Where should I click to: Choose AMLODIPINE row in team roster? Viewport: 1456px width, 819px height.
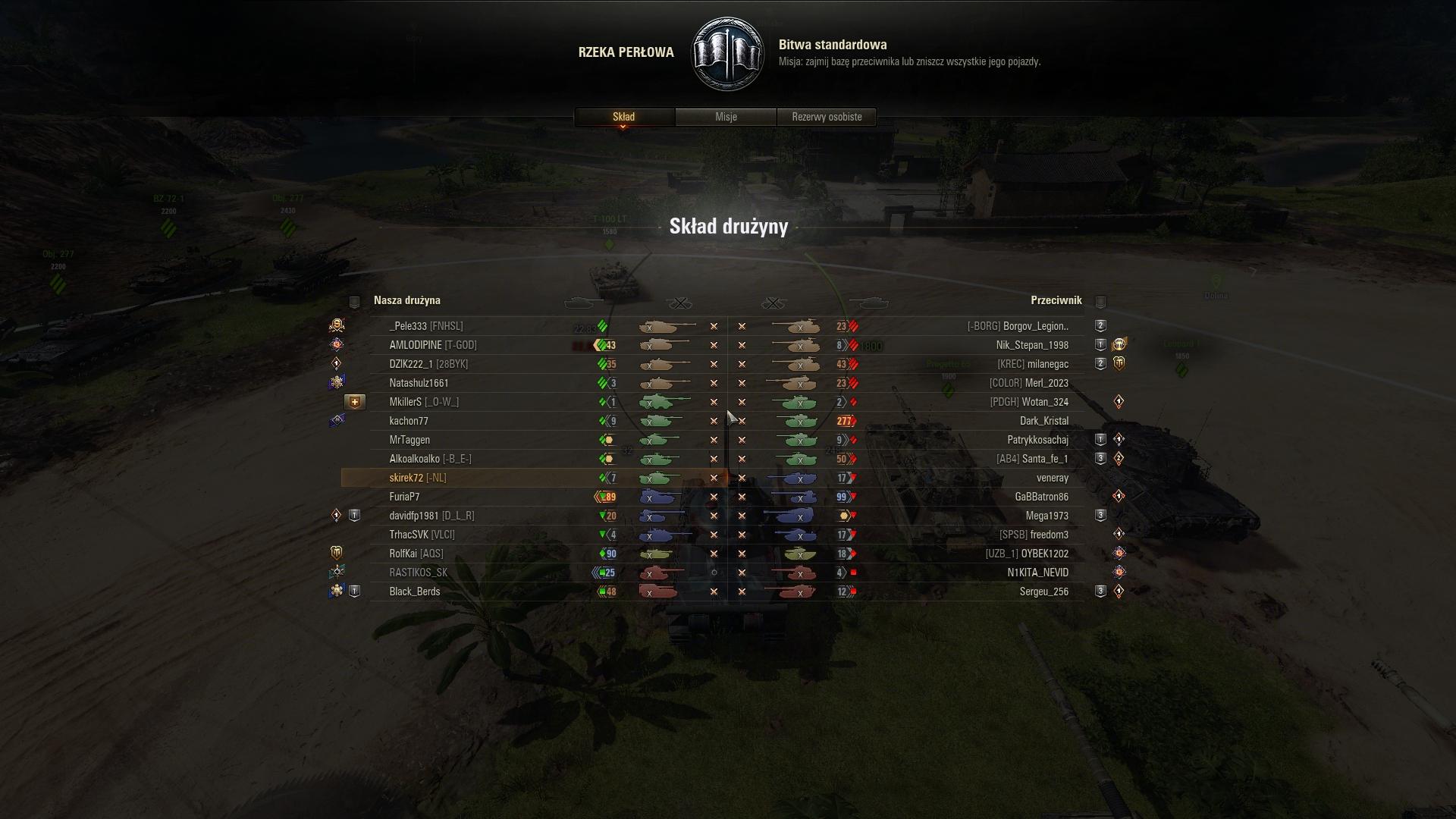pyautogui.click(x=432, y=345)
